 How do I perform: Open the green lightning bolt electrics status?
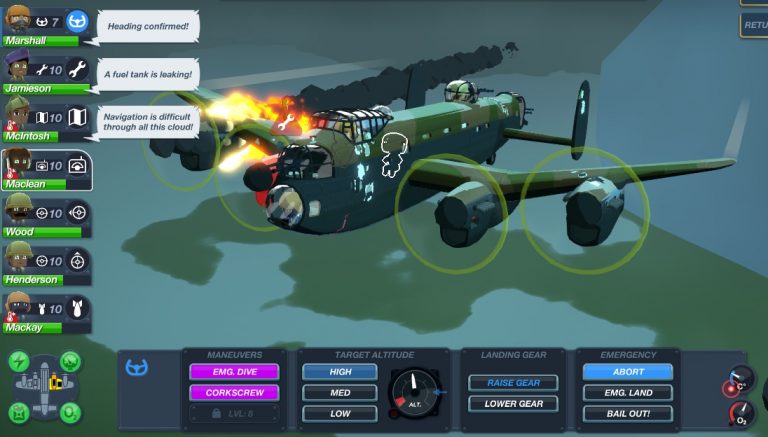click(19, 361)
